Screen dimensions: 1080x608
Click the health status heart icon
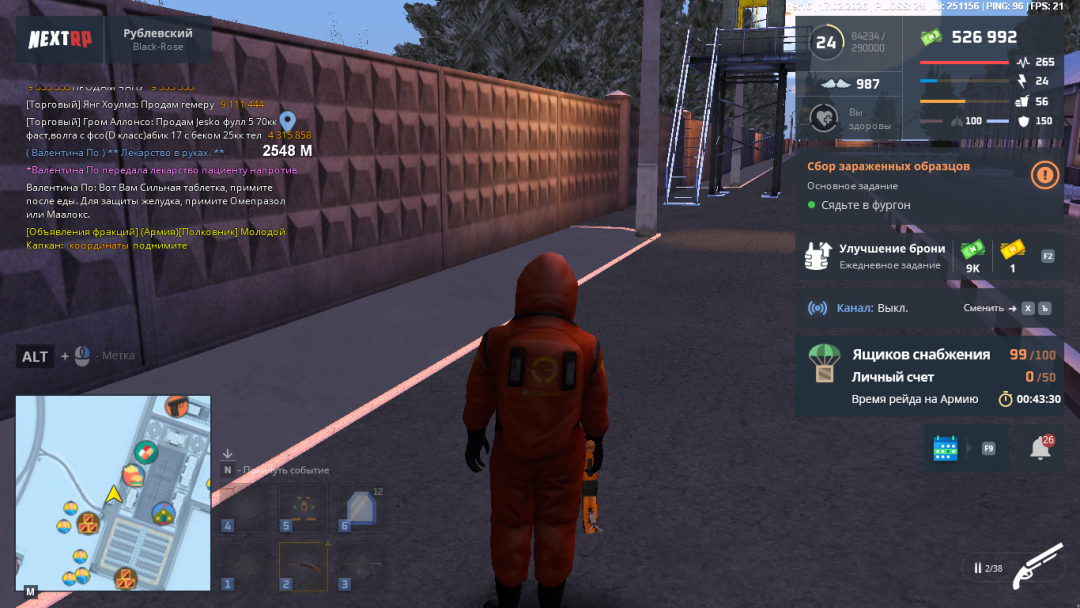point(824,118)
